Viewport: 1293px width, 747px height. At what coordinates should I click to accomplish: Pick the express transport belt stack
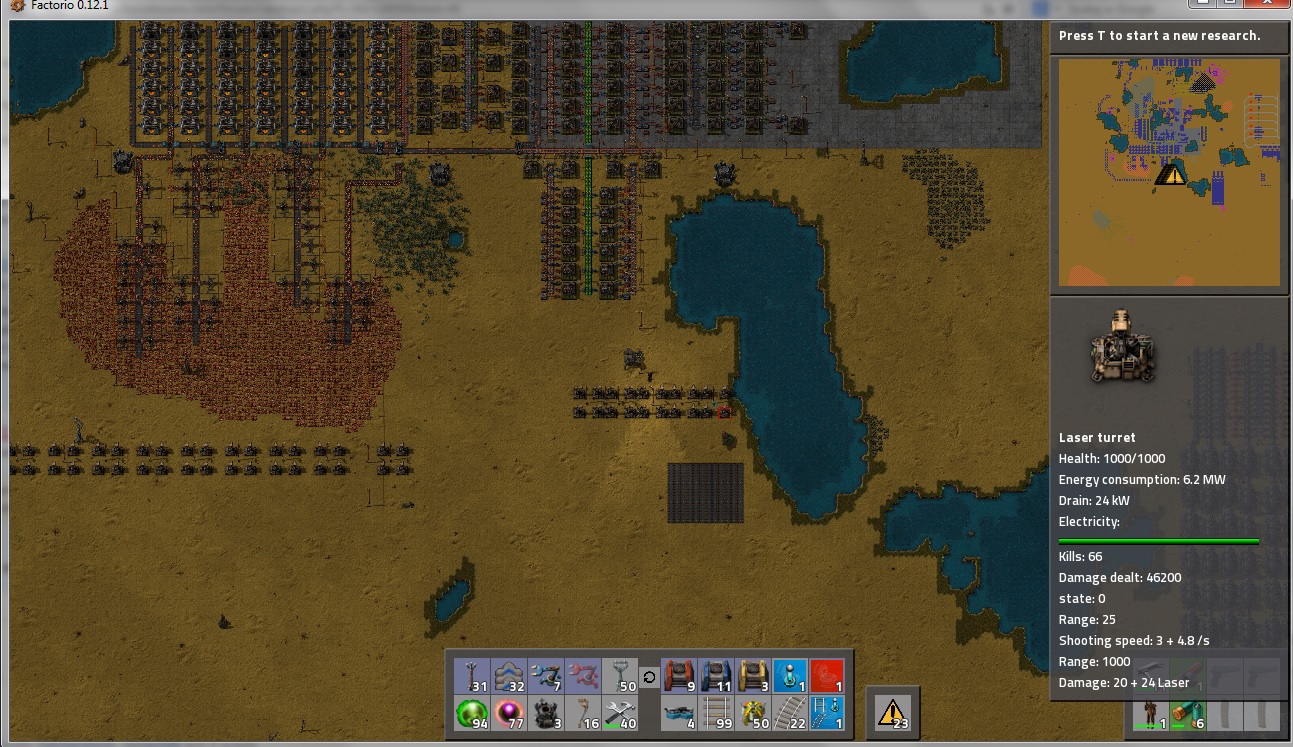click(x=510, y=676)
